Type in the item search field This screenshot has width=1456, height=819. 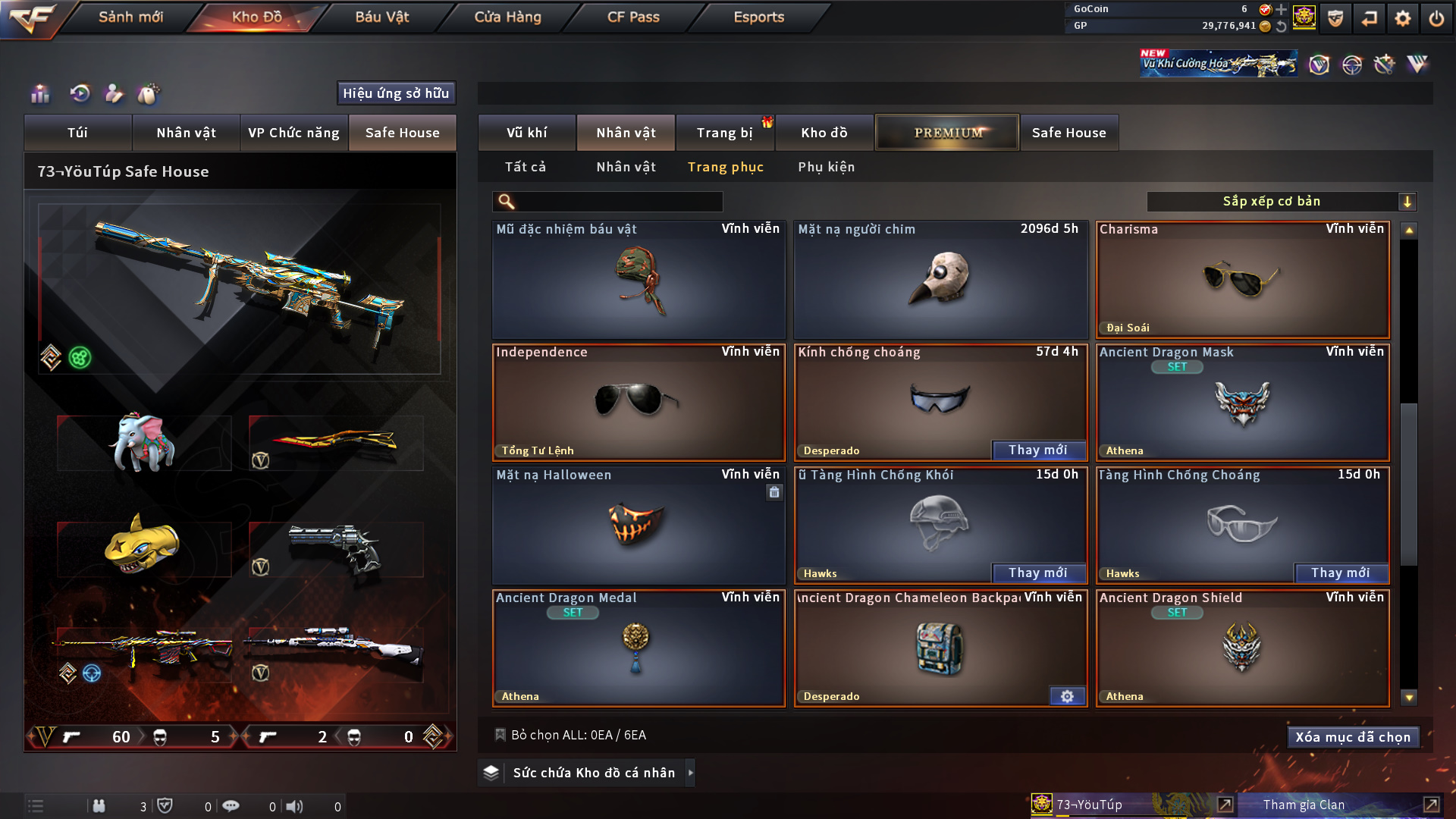coord(618,201)
